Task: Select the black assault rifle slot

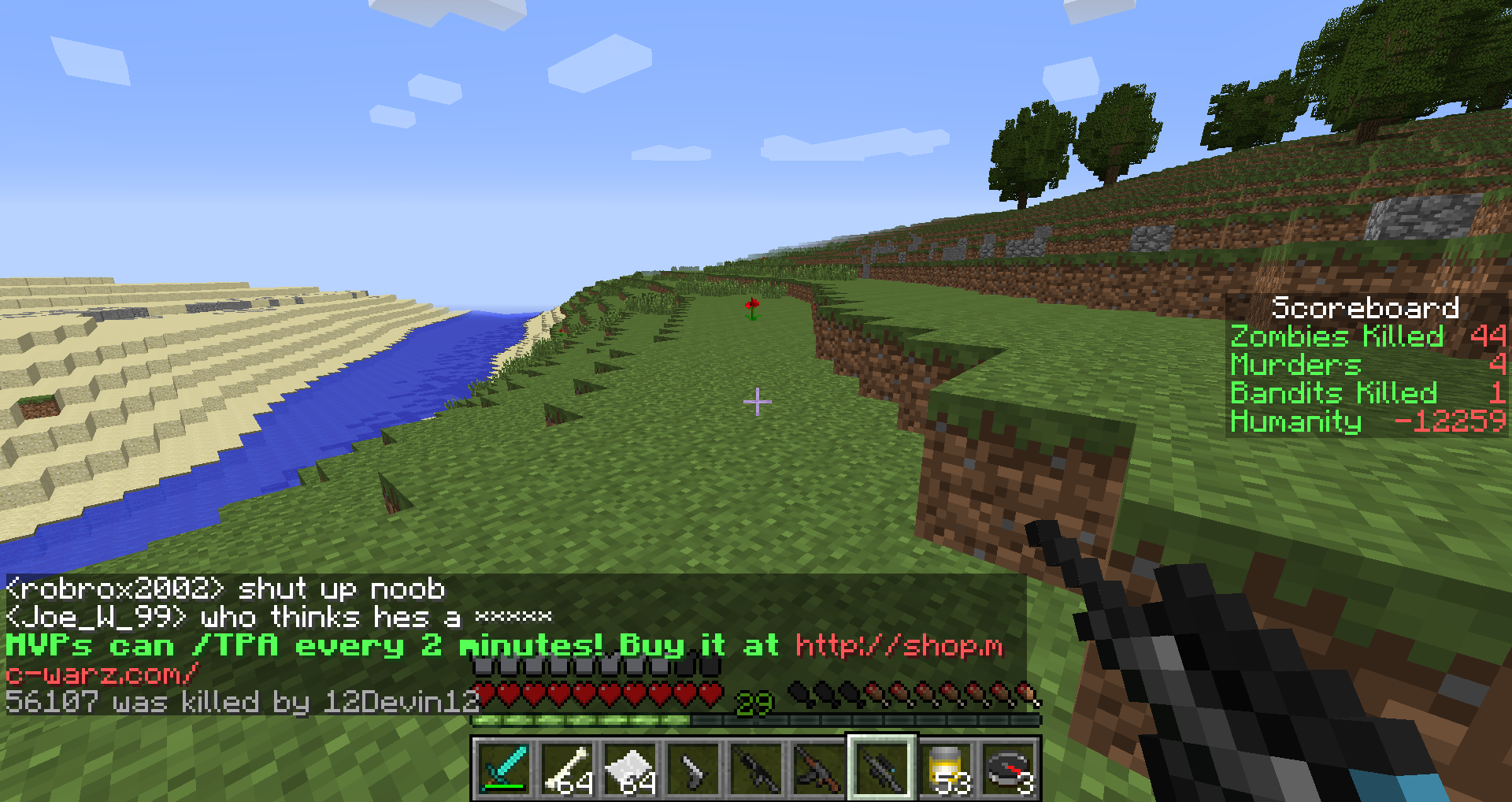Action: 756,768
